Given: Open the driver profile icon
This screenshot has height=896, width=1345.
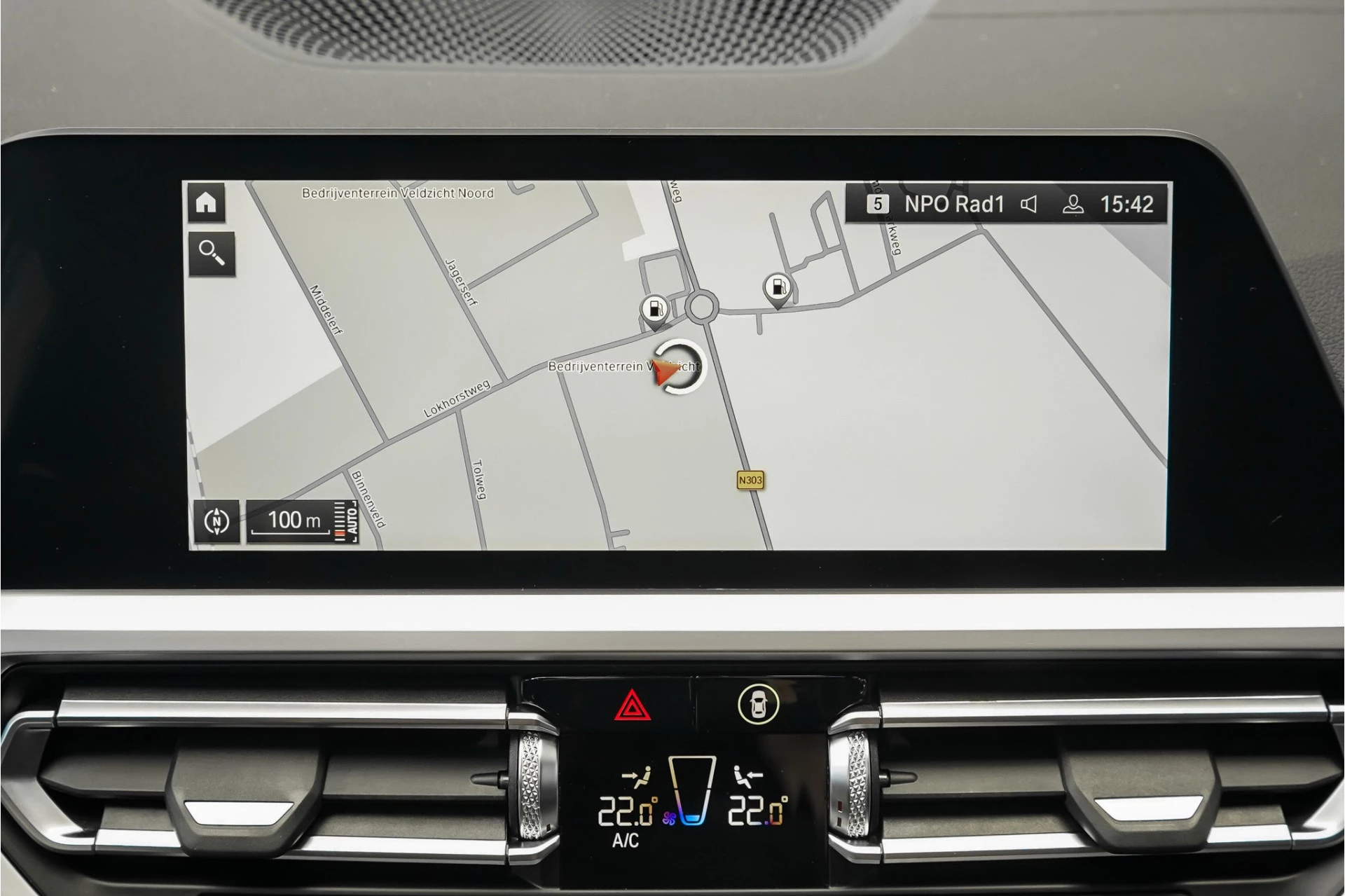Looking at the screenshot, I should tap(1073, 205).
